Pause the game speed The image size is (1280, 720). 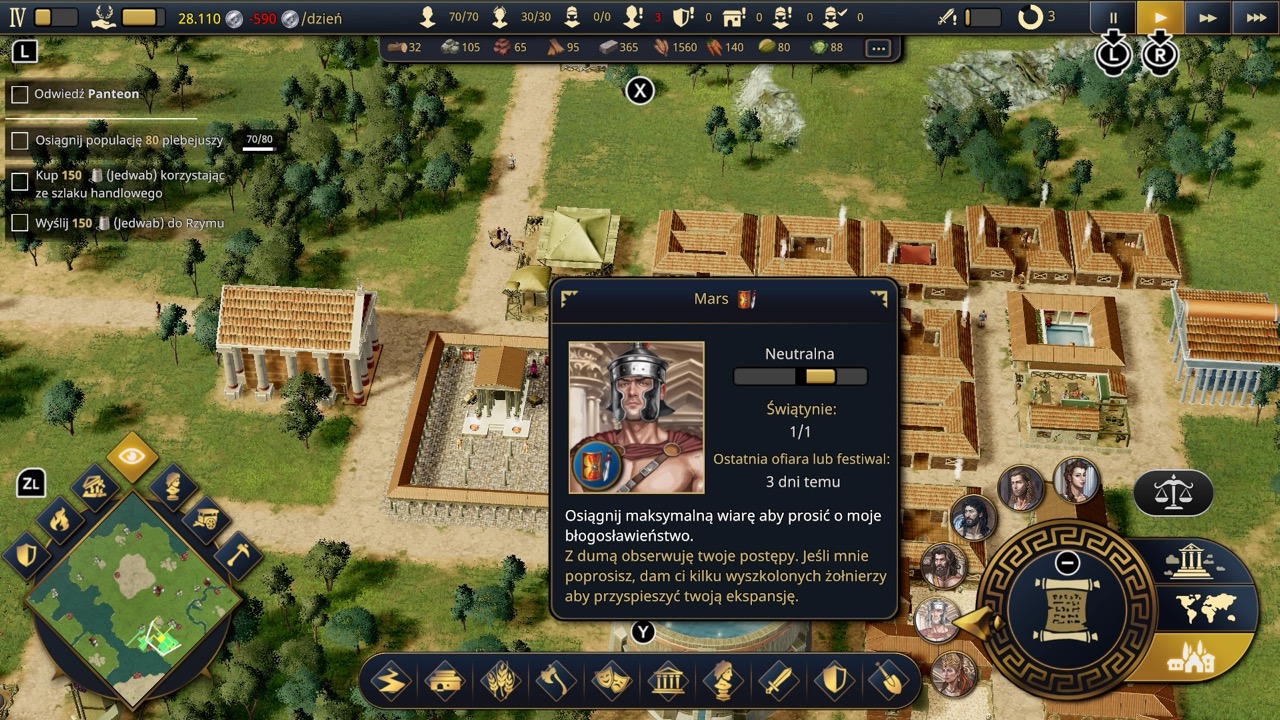coord(1113,17)
